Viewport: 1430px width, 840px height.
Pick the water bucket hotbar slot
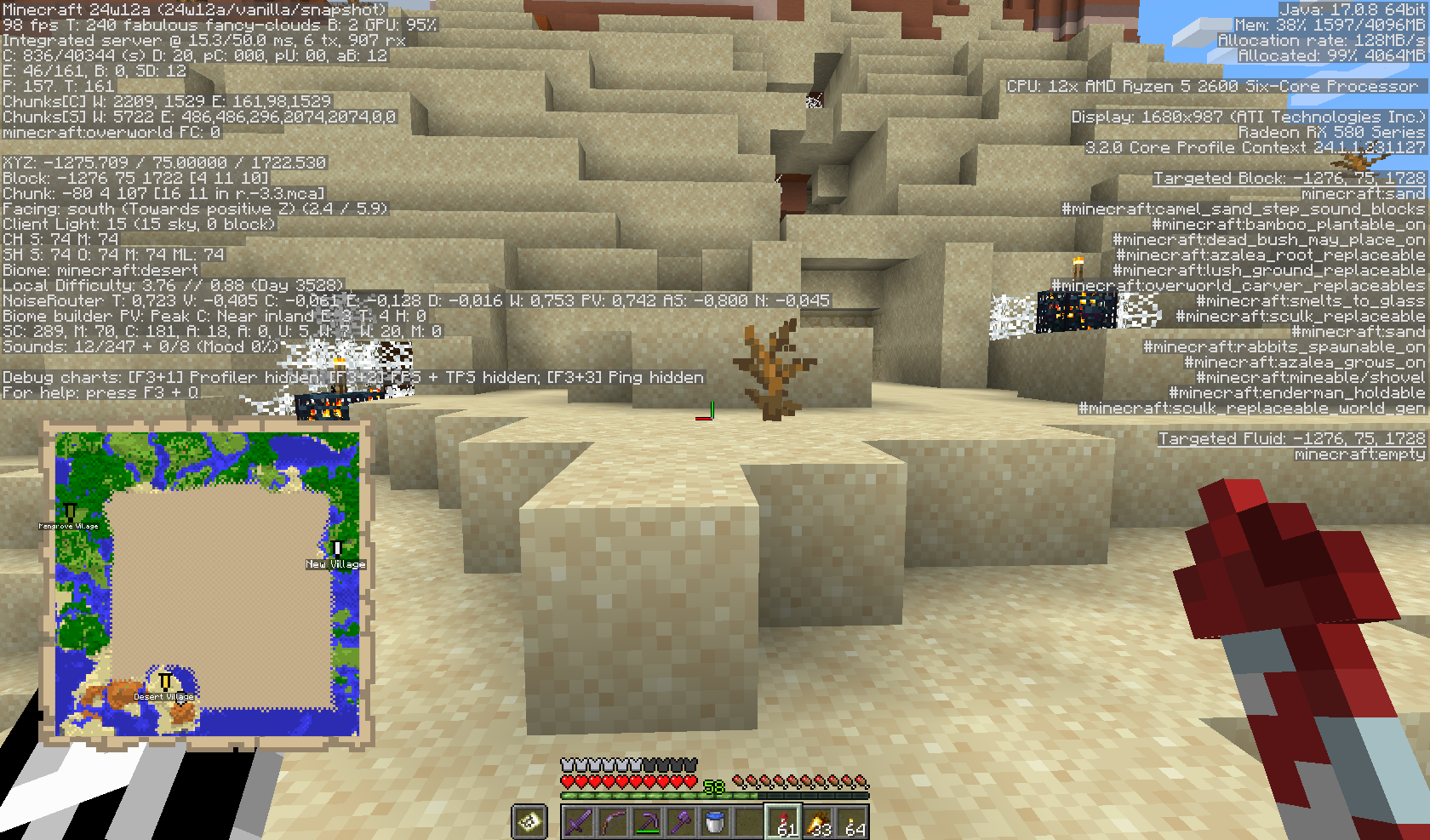715,822
